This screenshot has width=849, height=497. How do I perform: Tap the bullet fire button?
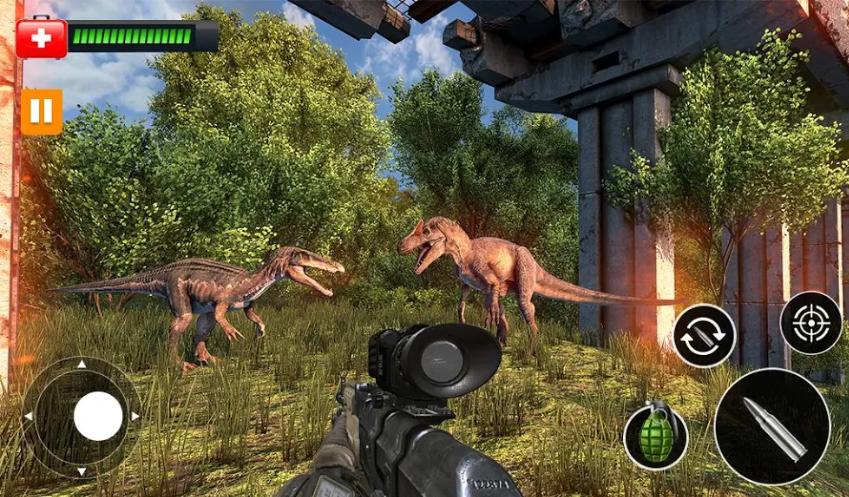click(772, 426)
